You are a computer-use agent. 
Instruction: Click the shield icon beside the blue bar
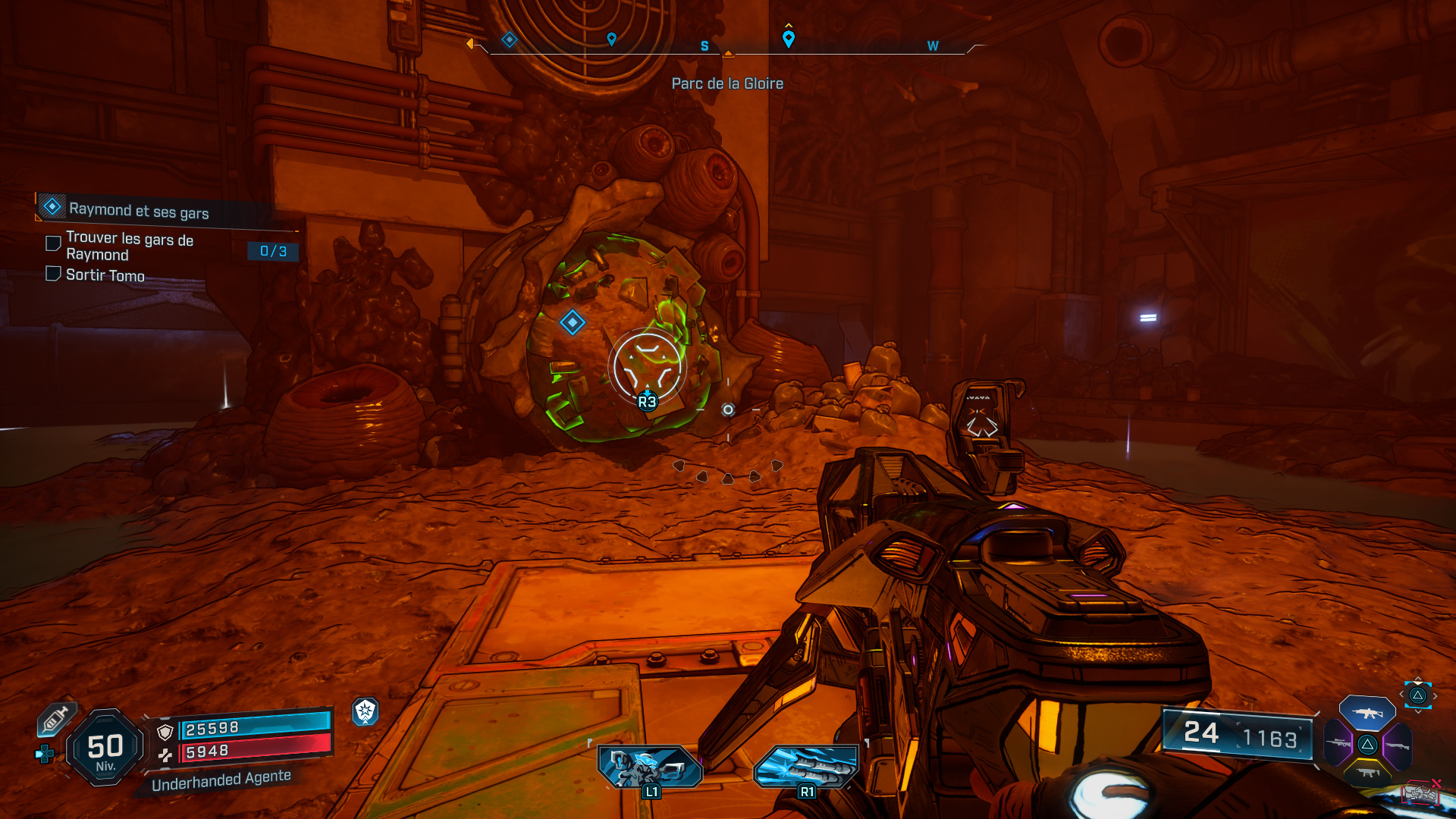point(165,732)
